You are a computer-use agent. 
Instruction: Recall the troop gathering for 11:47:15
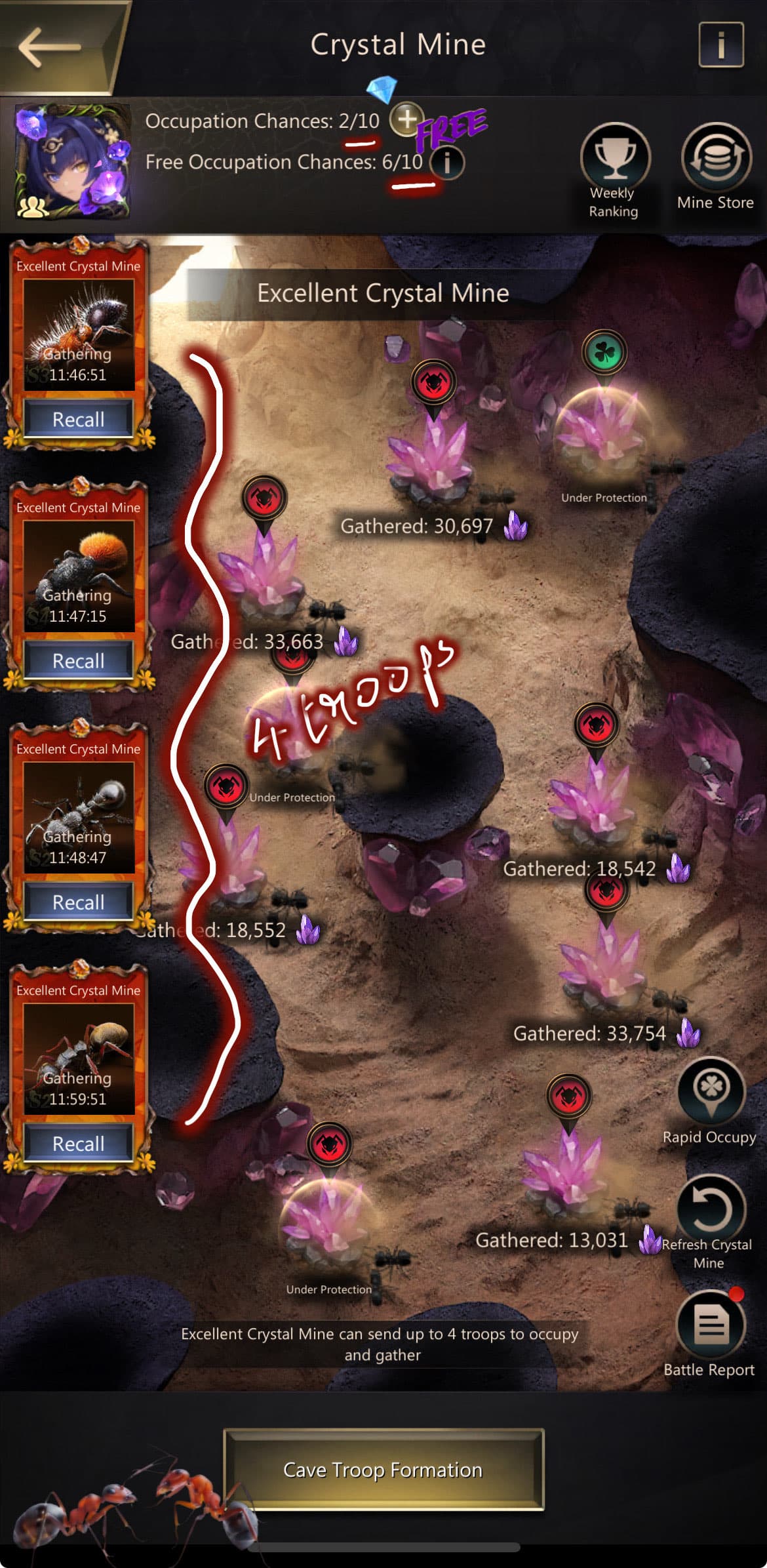[79, 660]
